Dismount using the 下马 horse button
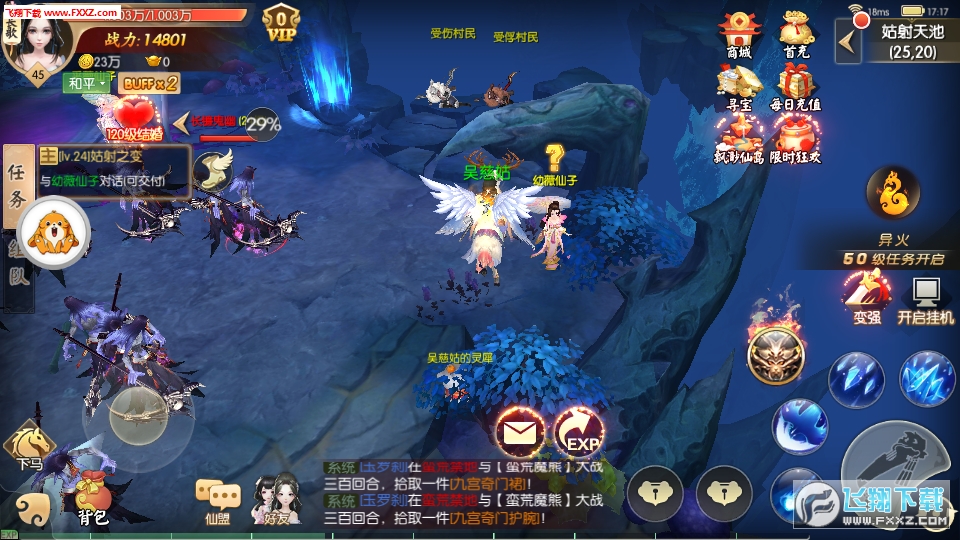The image size is (960, 540). click(x=28, y=446)
